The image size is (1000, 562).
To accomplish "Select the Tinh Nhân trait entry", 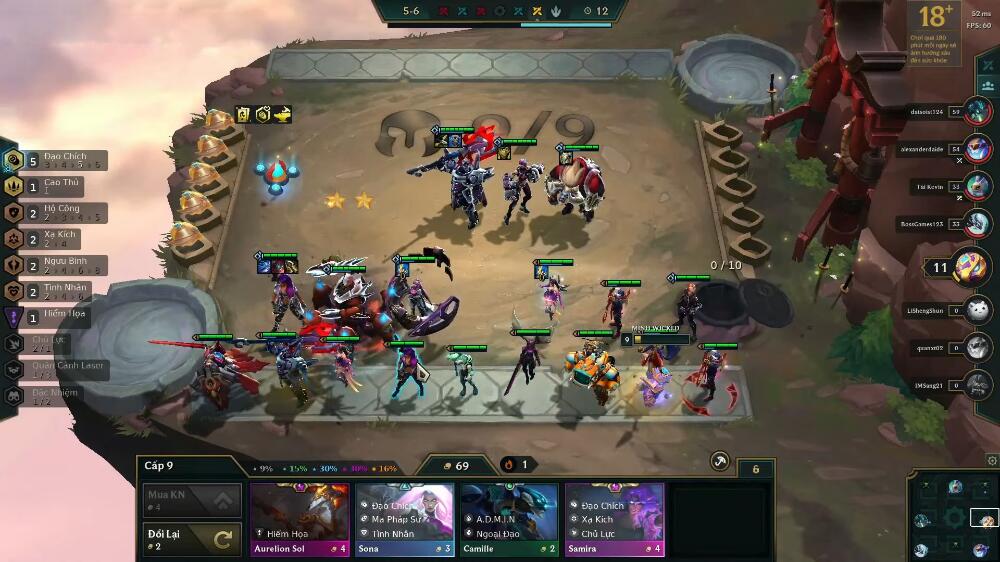I will click(58, 290).
